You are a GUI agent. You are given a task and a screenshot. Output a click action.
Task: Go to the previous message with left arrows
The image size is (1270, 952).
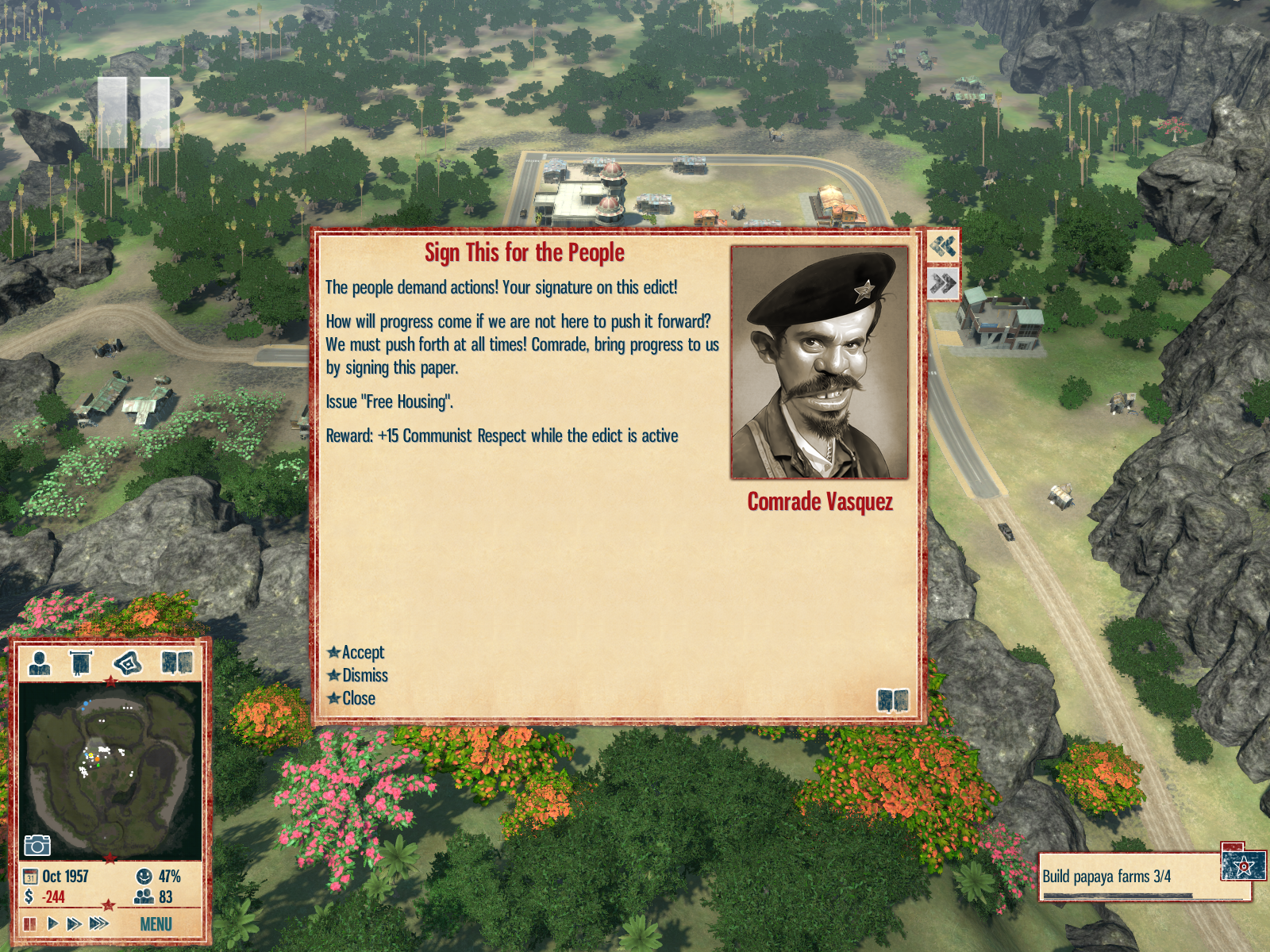[943, 247]
